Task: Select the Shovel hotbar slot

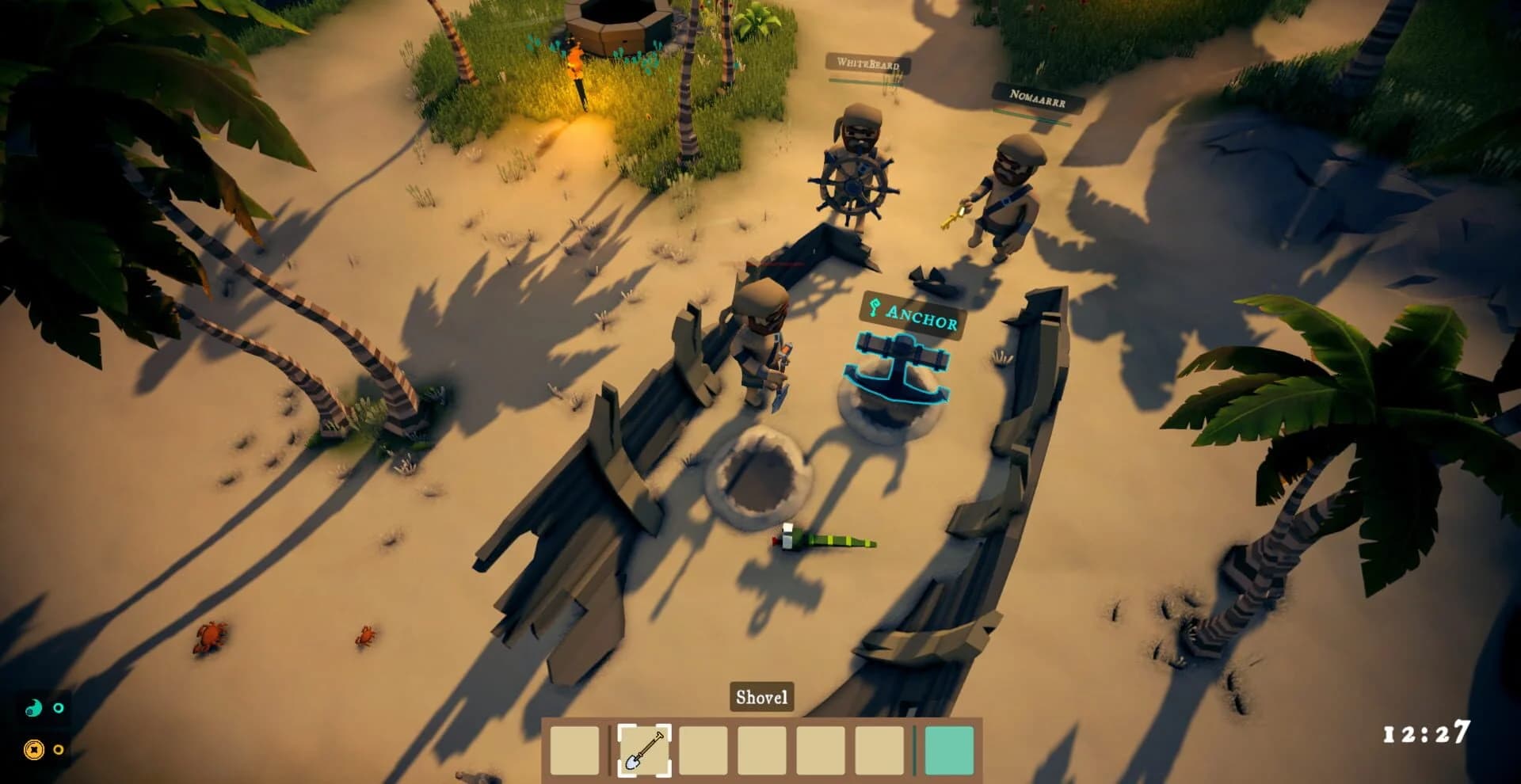Action: point(644,749)
